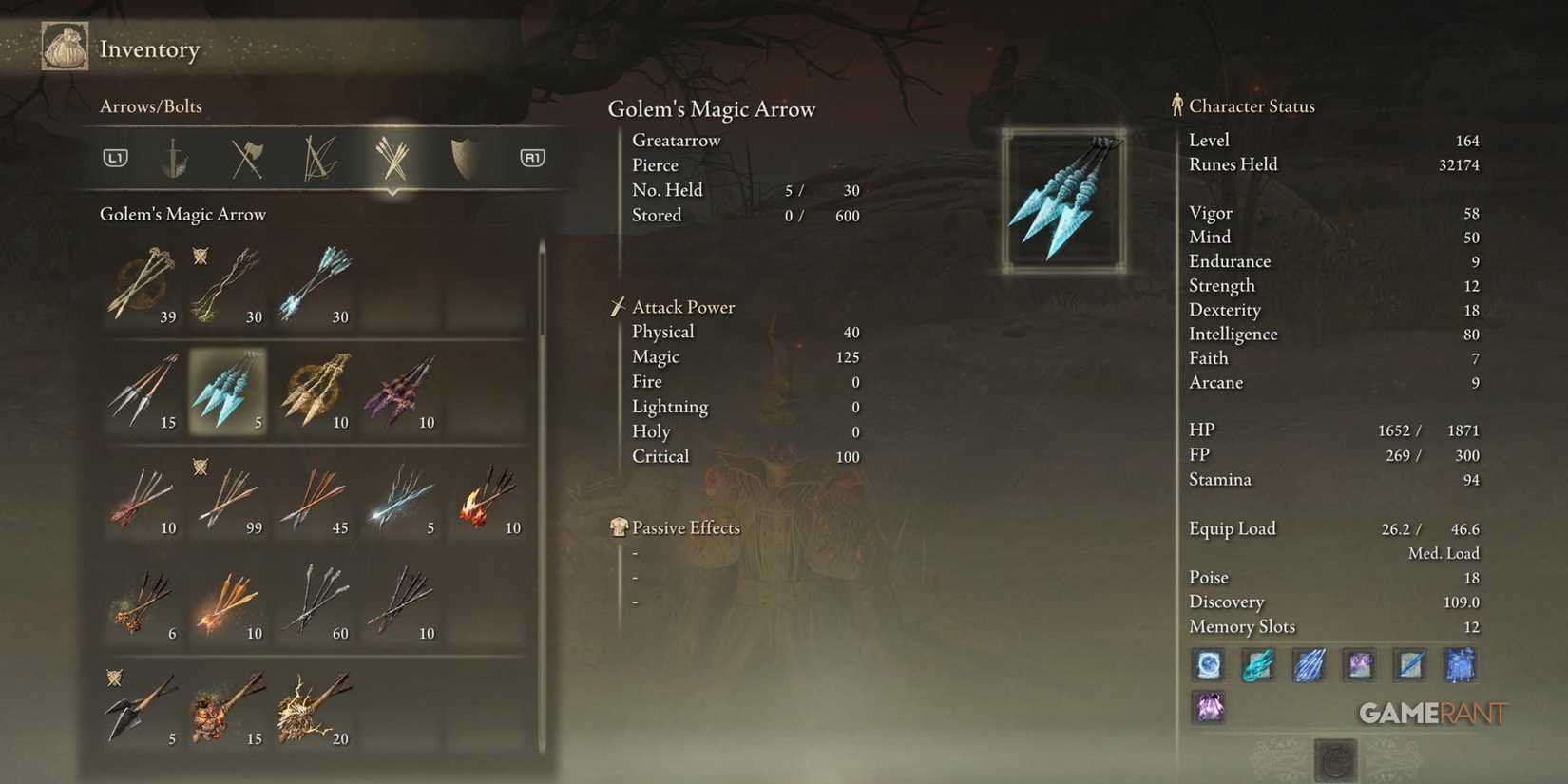The width and height of the screenshot is (1568, 784).
Task: Click the Character Status figure icon
Action: (1176, 105)
